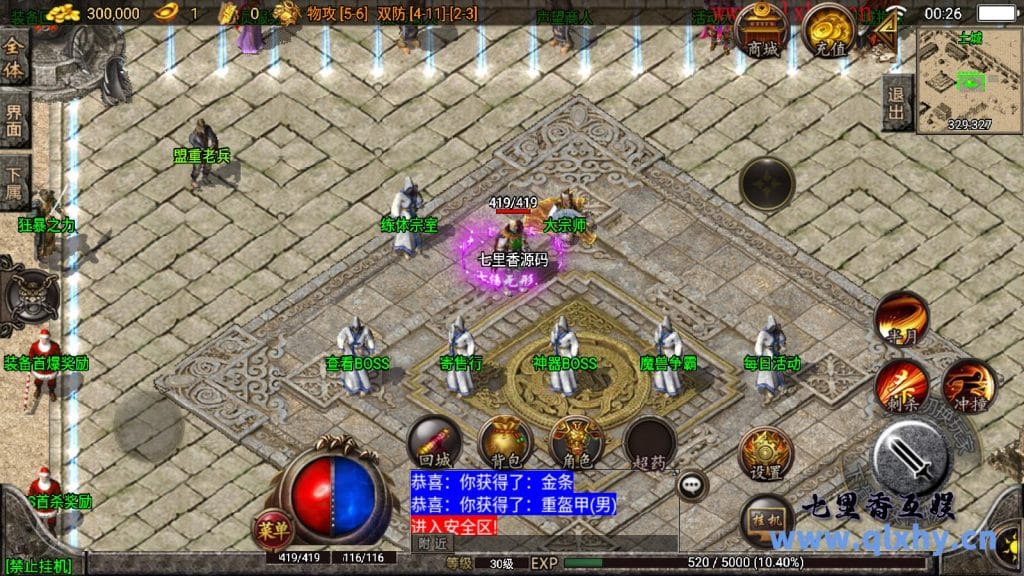Toggle 挂机 auto-battle mode
Image resolution: width=1024 pixels, height=576 pixels.
[768, 520]
